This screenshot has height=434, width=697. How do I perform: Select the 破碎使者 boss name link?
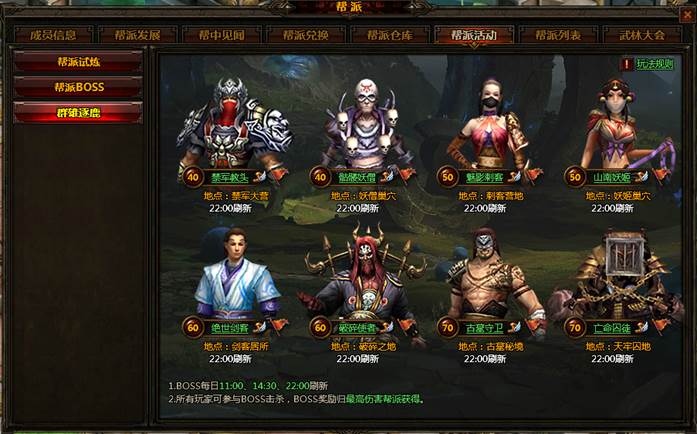coord(357,328)
